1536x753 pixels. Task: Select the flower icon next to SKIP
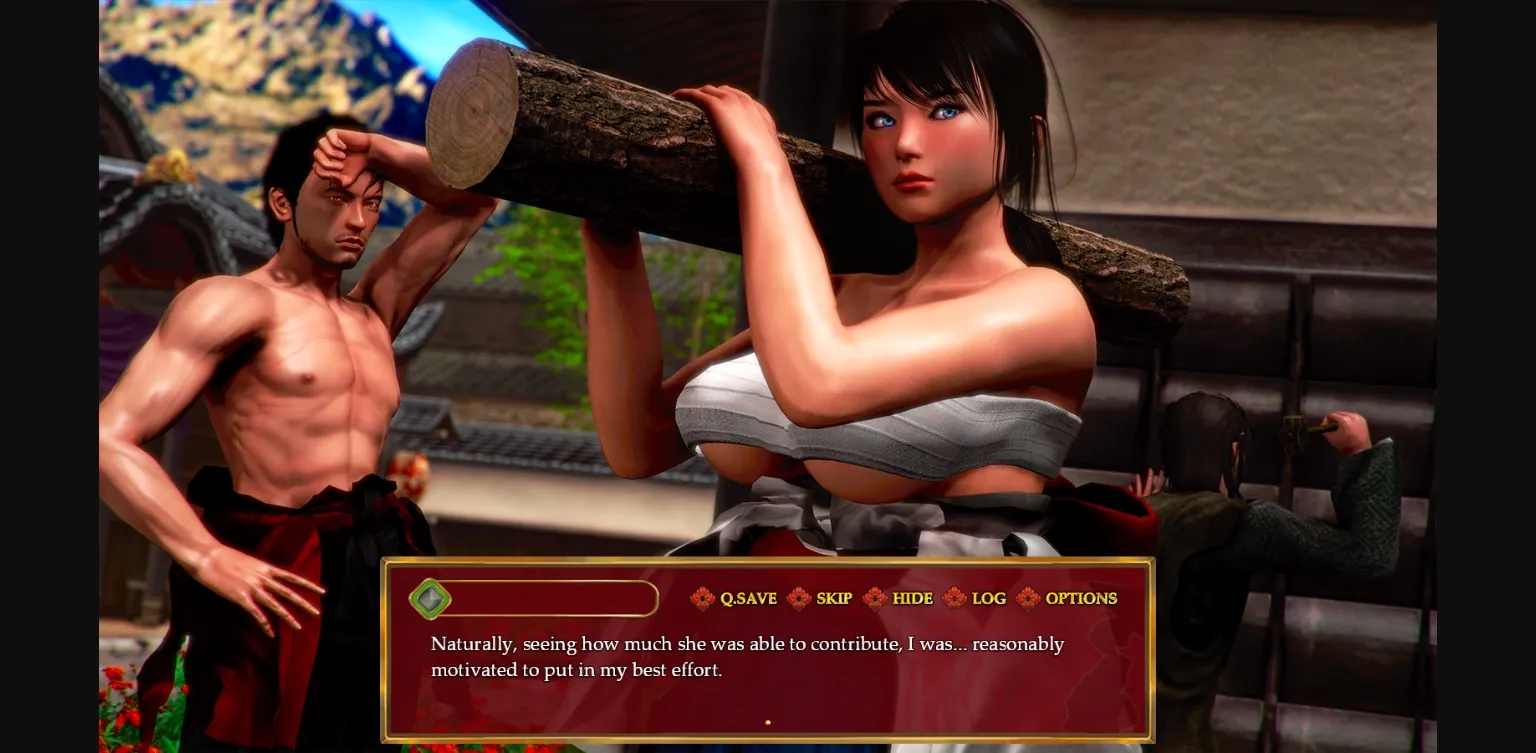(x=799, y=598)
